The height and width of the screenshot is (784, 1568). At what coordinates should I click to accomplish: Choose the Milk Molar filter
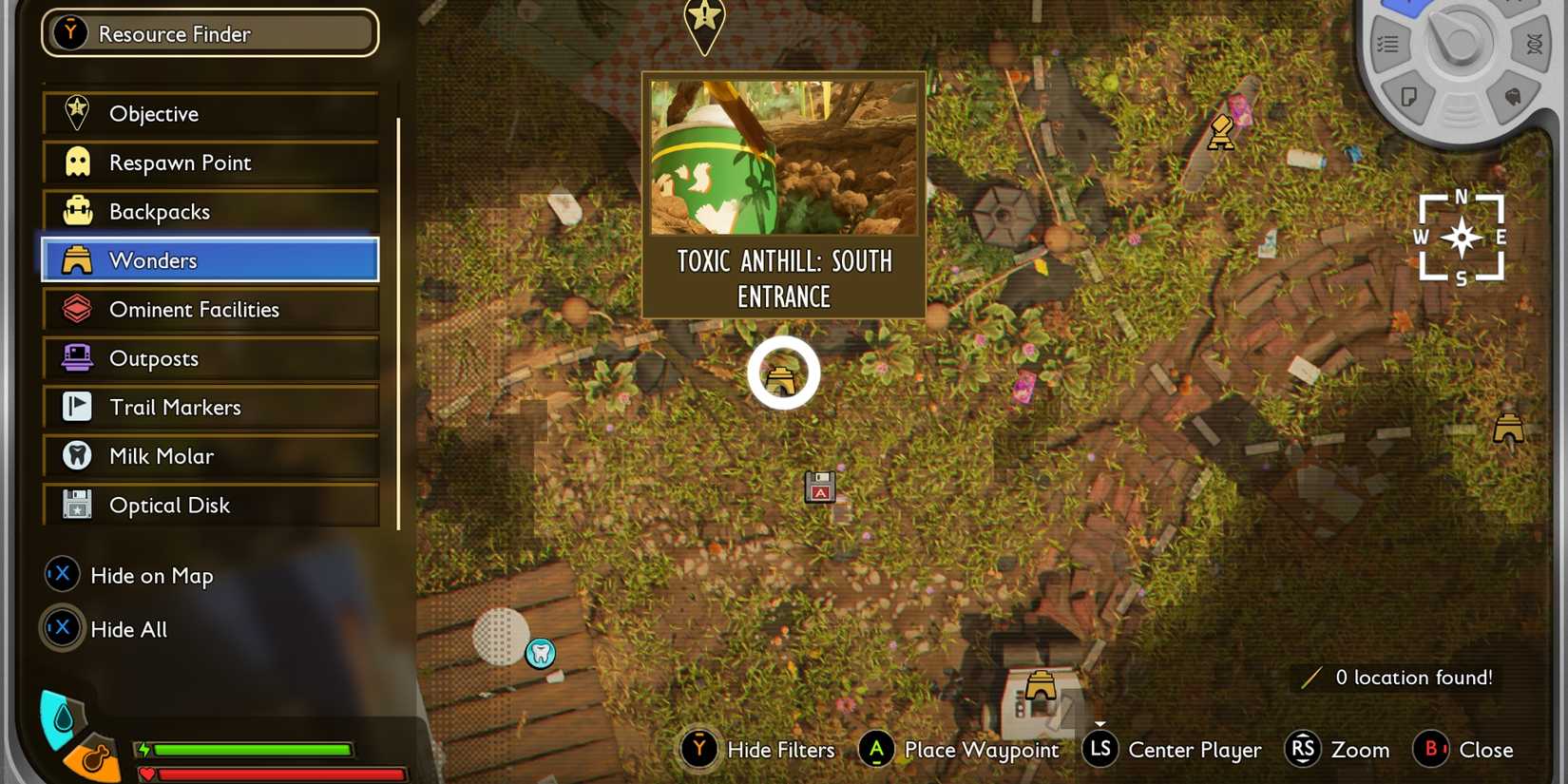210,456
